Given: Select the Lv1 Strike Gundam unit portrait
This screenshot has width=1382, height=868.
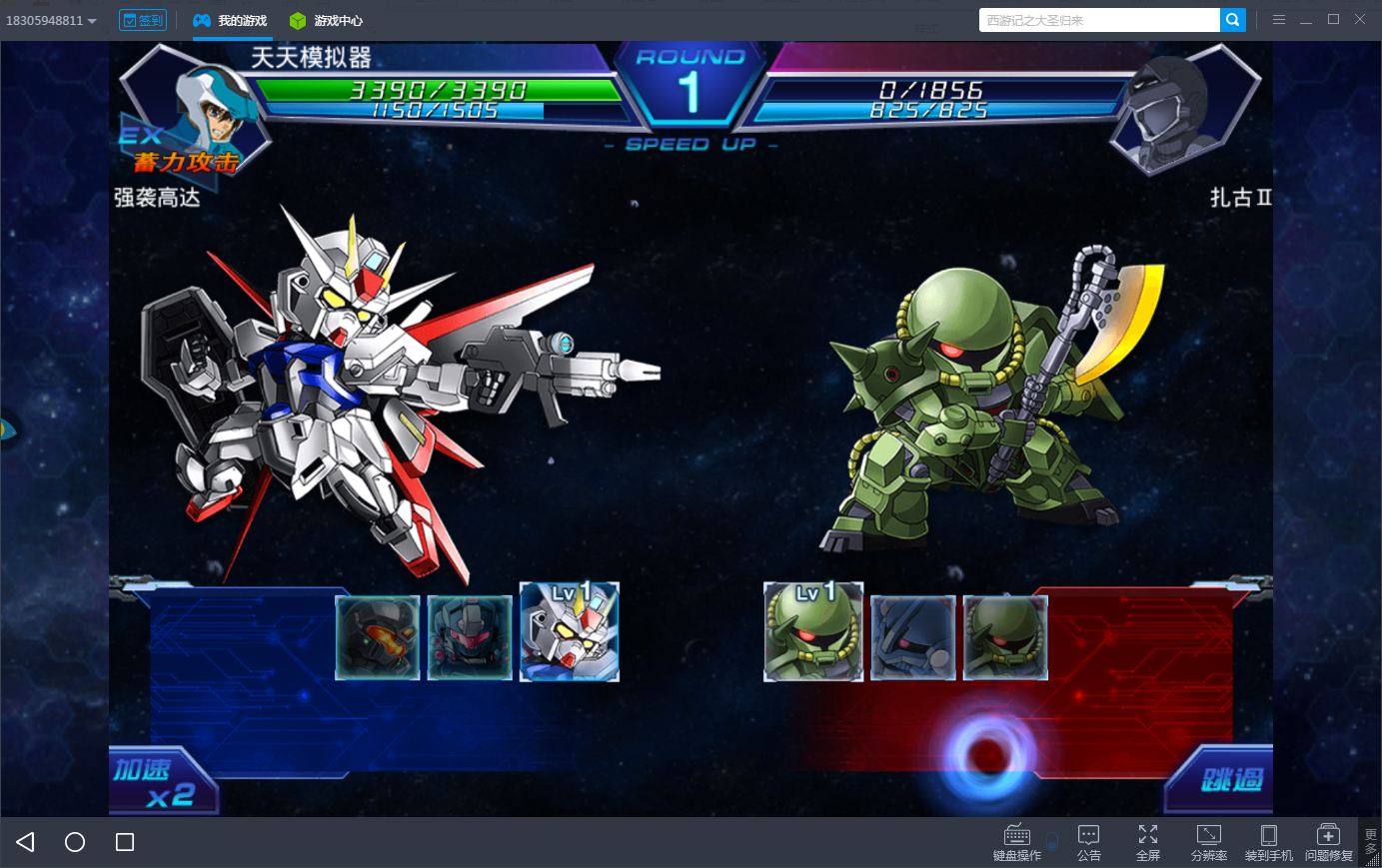Looking at the screenshot, I should click(570, 632).
